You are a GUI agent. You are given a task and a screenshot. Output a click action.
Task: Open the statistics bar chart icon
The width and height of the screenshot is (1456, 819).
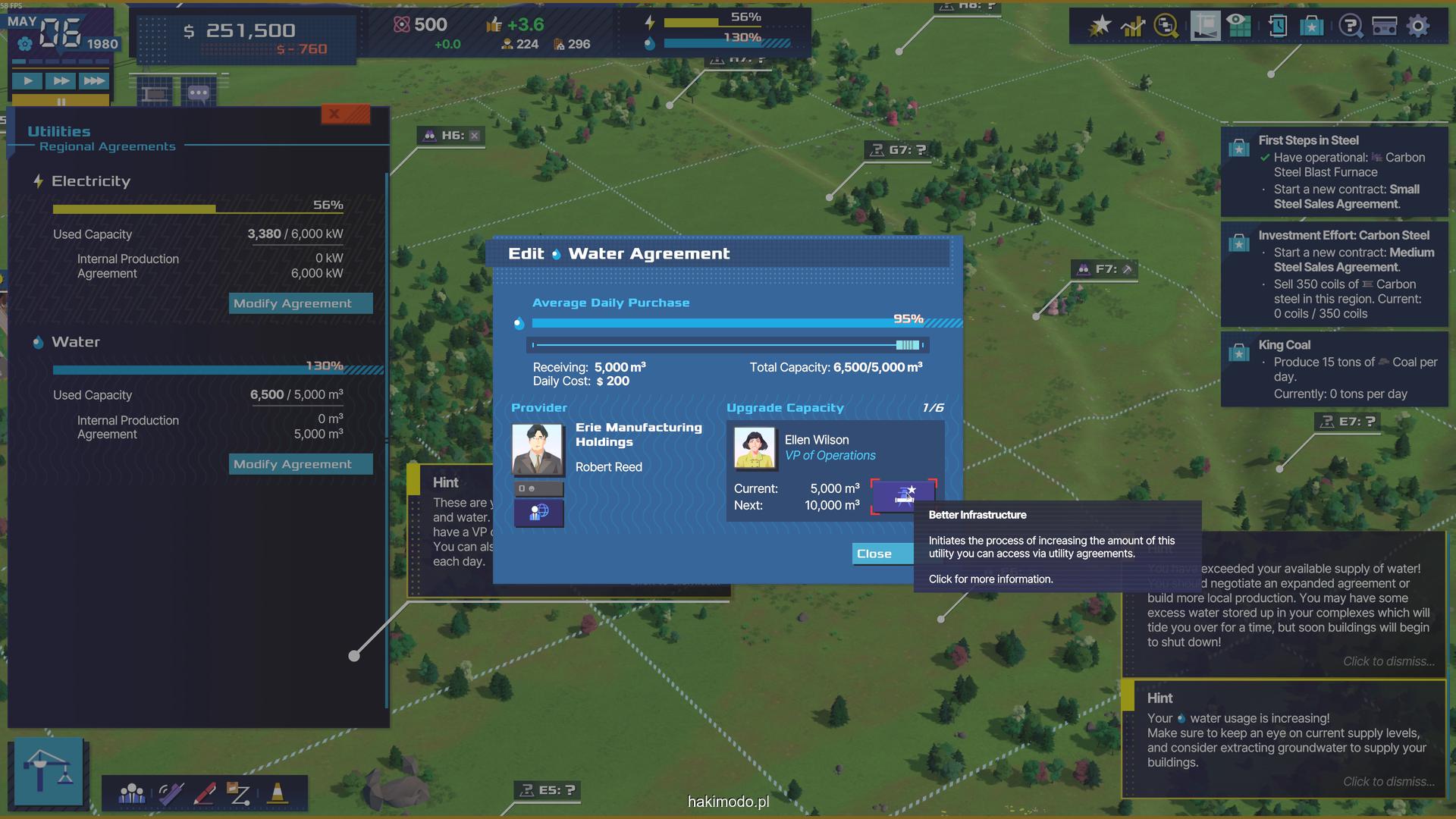[x=1133, y=27]
